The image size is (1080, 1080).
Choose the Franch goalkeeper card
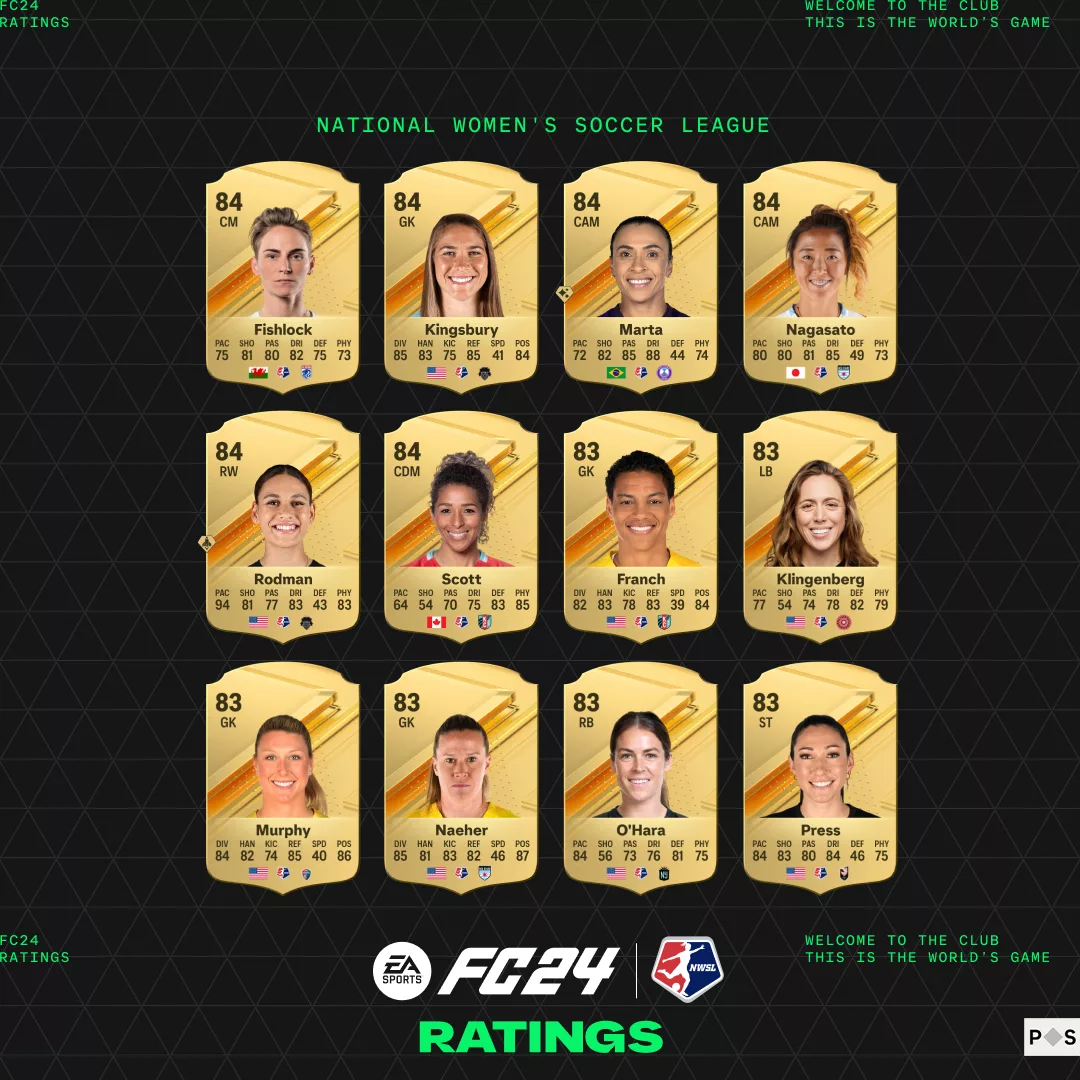(x=640, y=525)
